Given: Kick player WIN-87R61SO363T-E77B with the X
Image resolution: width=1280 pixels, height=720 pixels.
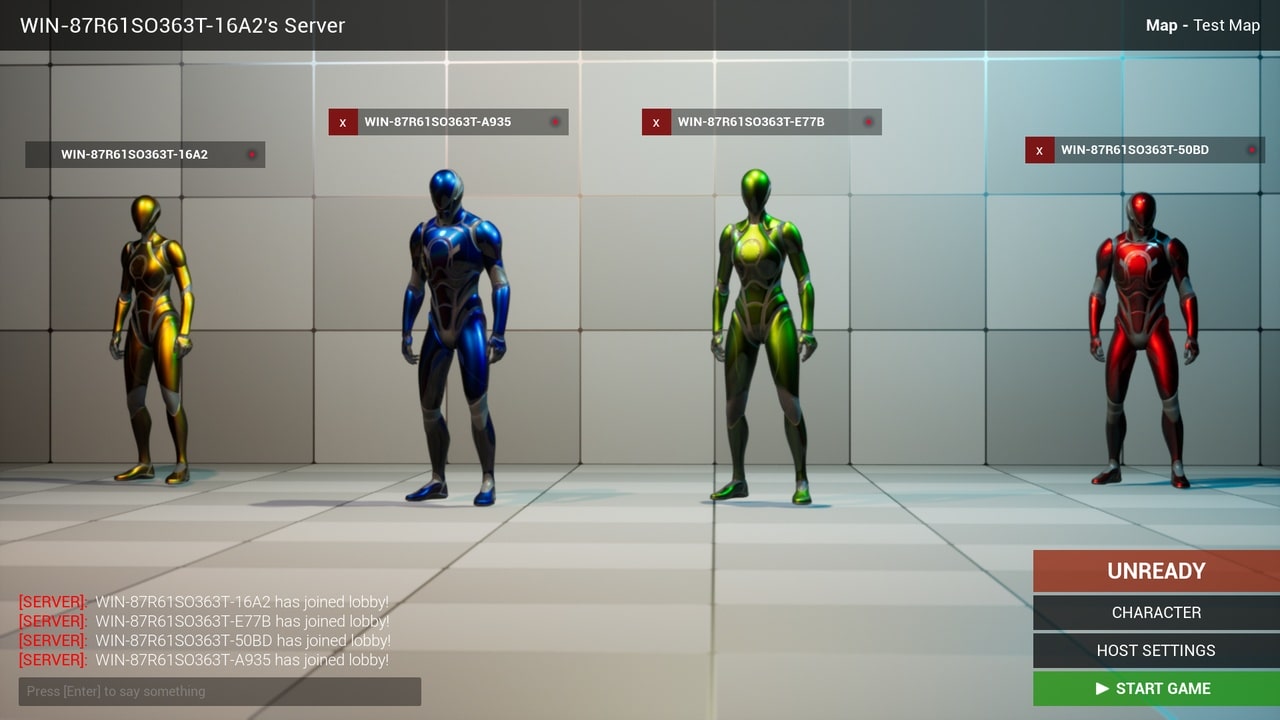Looking at the screenshot, I should [x=656, y=122].
